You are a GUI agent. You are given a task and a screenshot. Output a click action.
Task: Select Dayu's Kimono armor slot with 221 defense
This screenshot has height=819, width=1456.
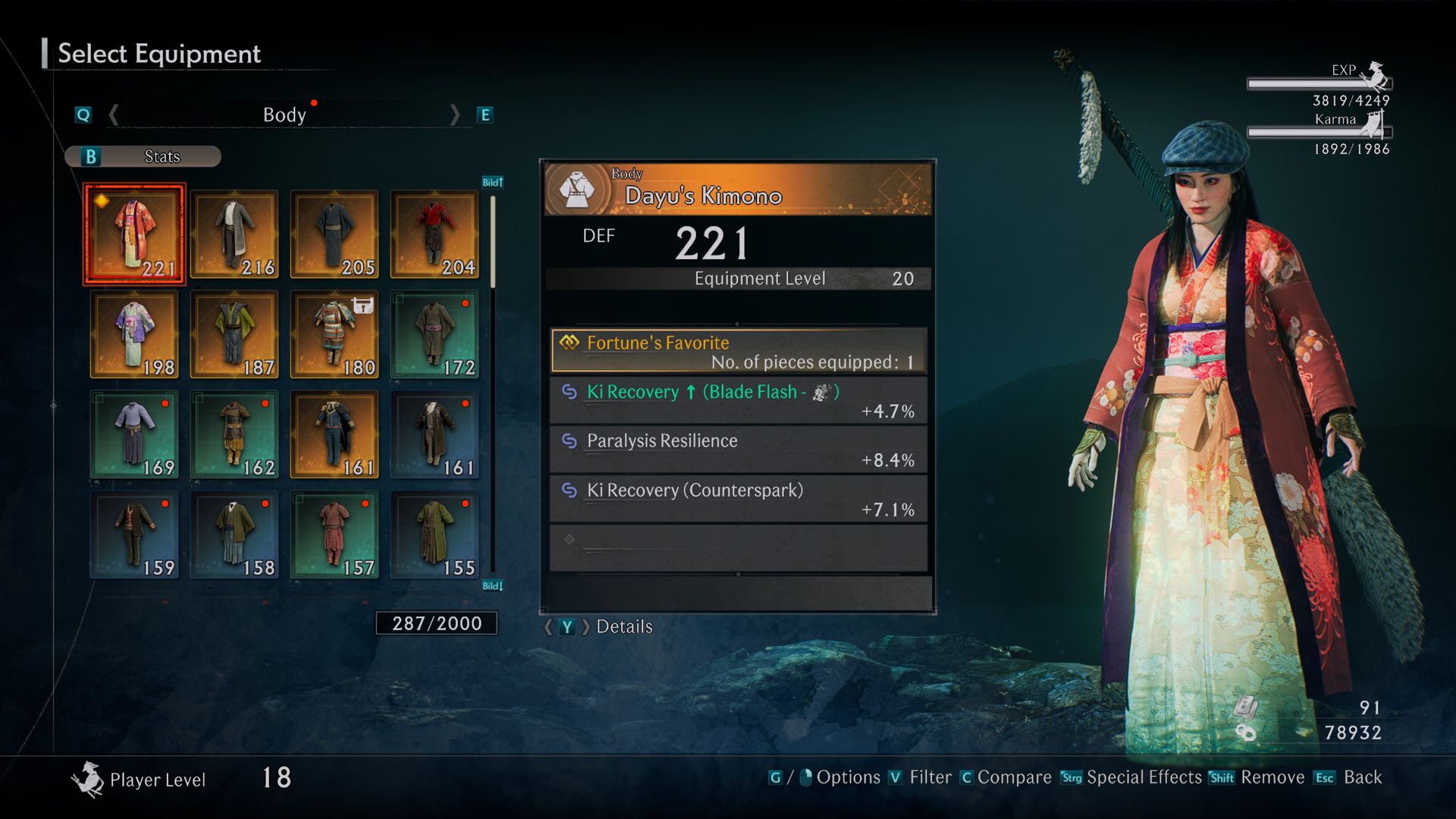[134, 234]
